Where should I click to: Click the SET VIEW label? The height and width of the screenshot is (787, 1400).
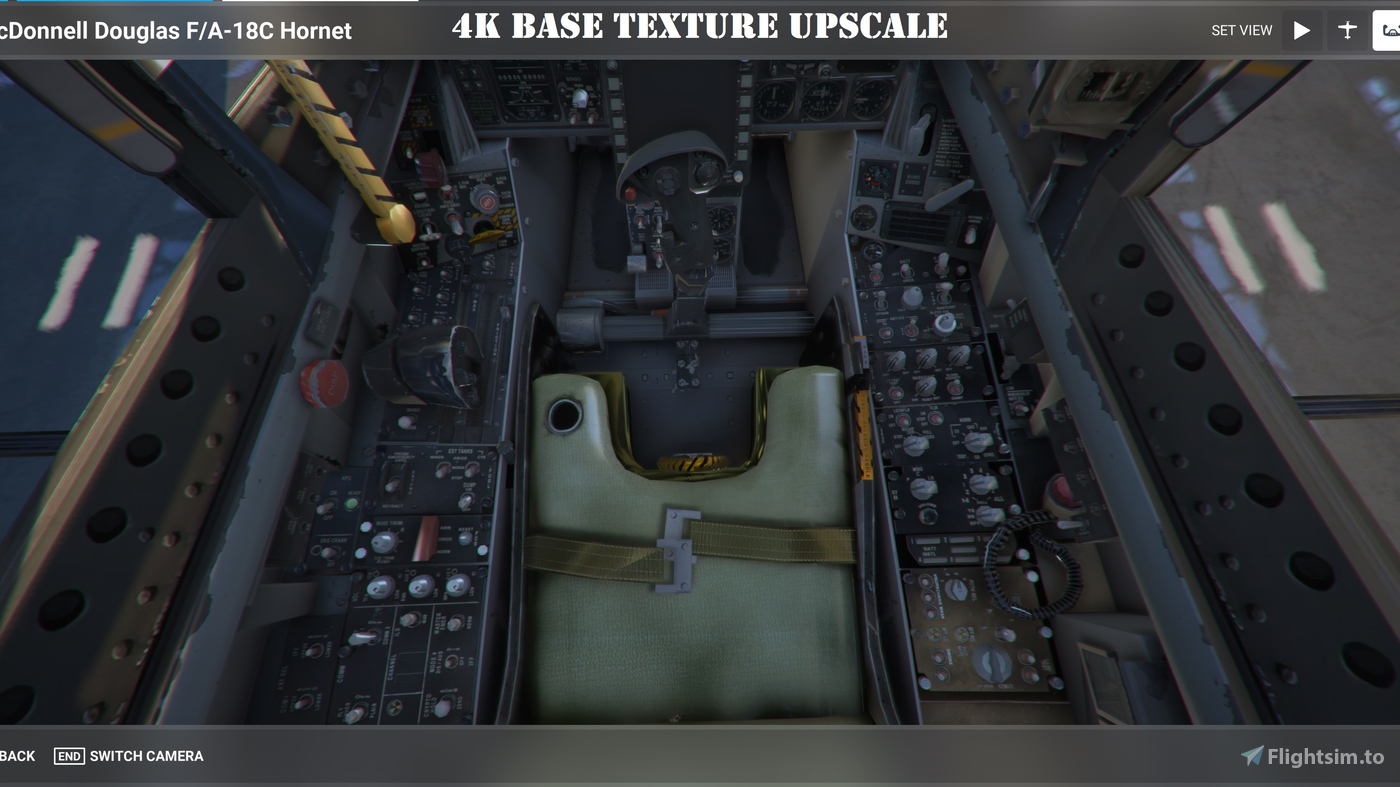click(x=1242, y=30)
